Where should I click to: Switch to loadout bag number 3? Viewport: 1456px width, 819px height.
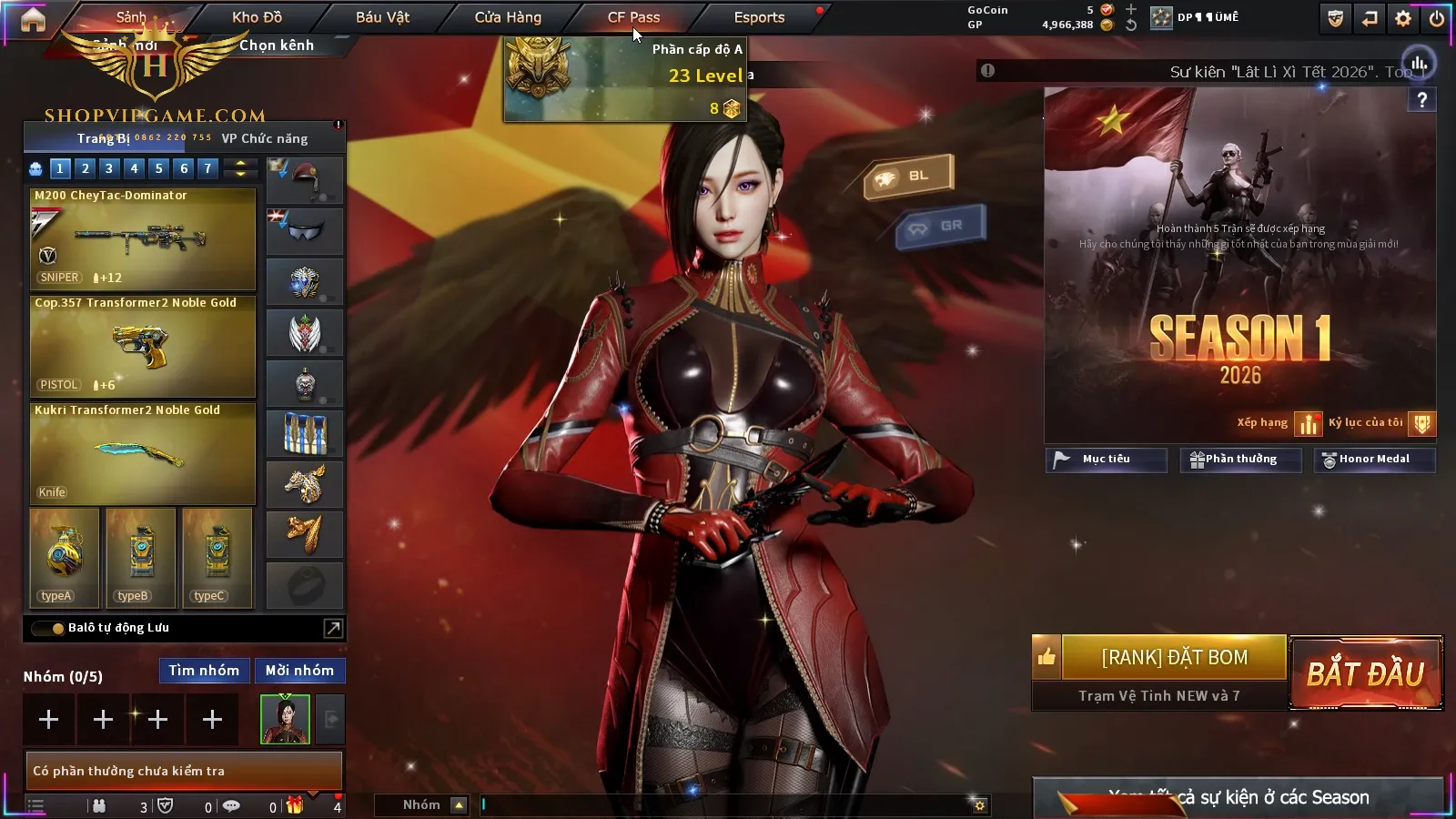(109, 168)
